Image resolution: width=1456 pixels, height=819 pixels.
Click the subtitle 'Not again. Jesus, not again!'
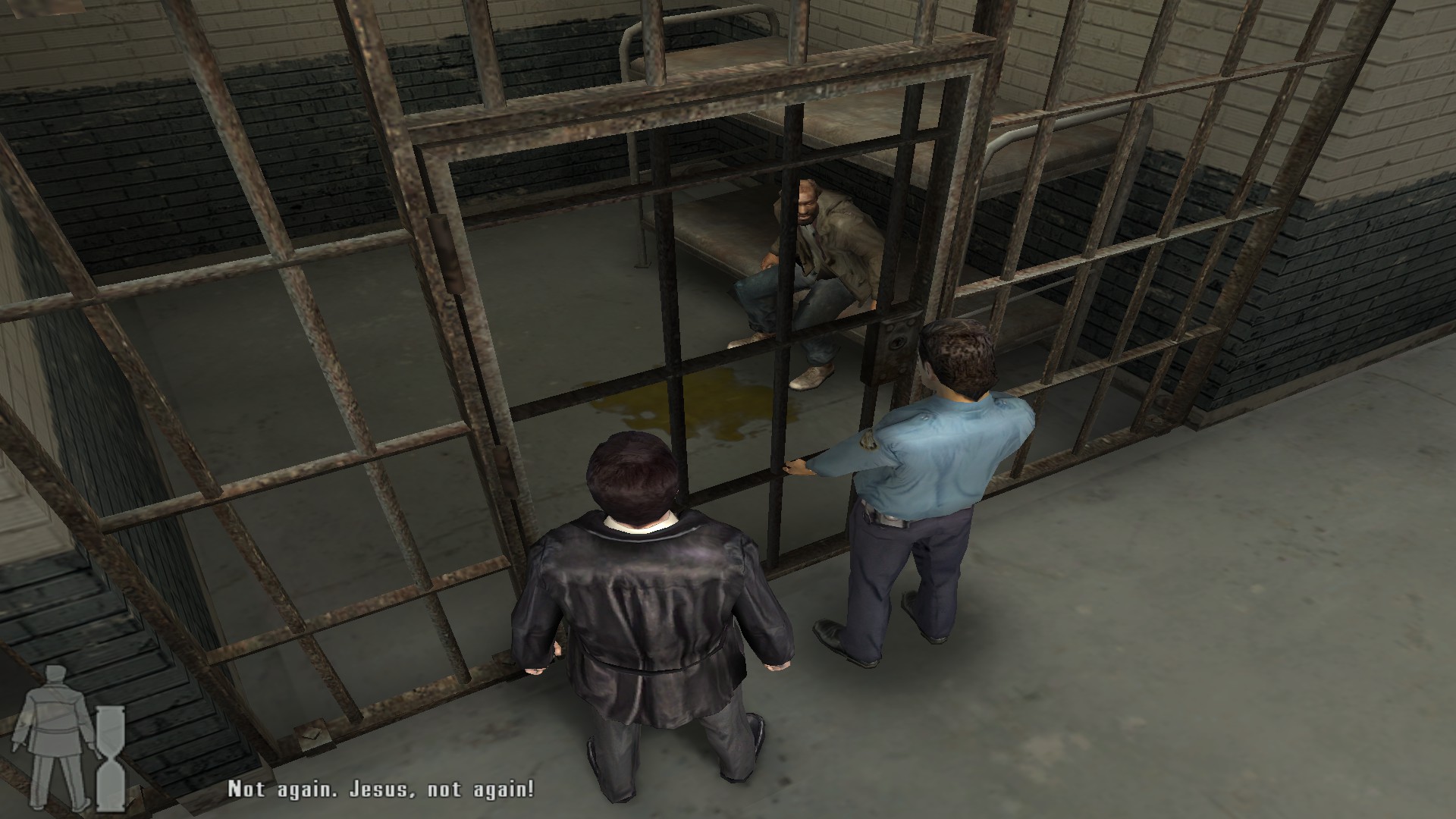click(x=379, y=790)
